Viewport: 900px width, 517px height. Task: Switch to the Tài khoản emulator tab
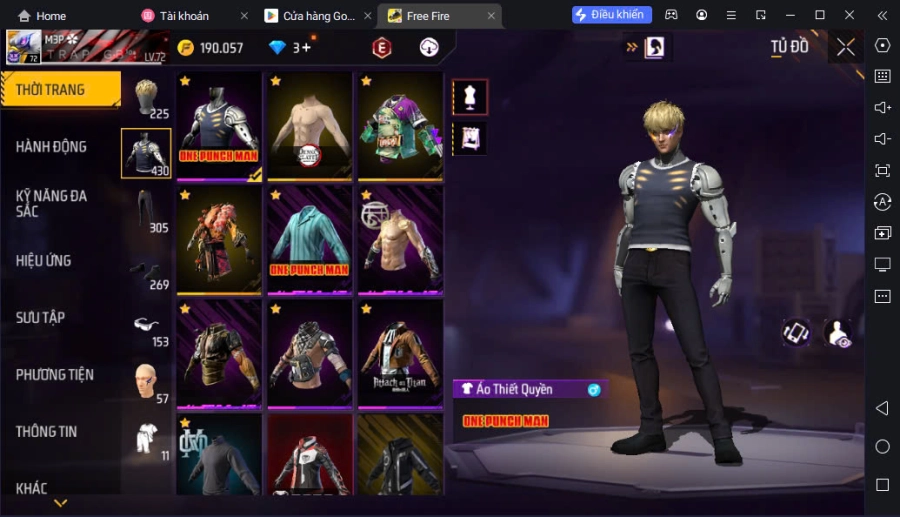pos(186,16)
